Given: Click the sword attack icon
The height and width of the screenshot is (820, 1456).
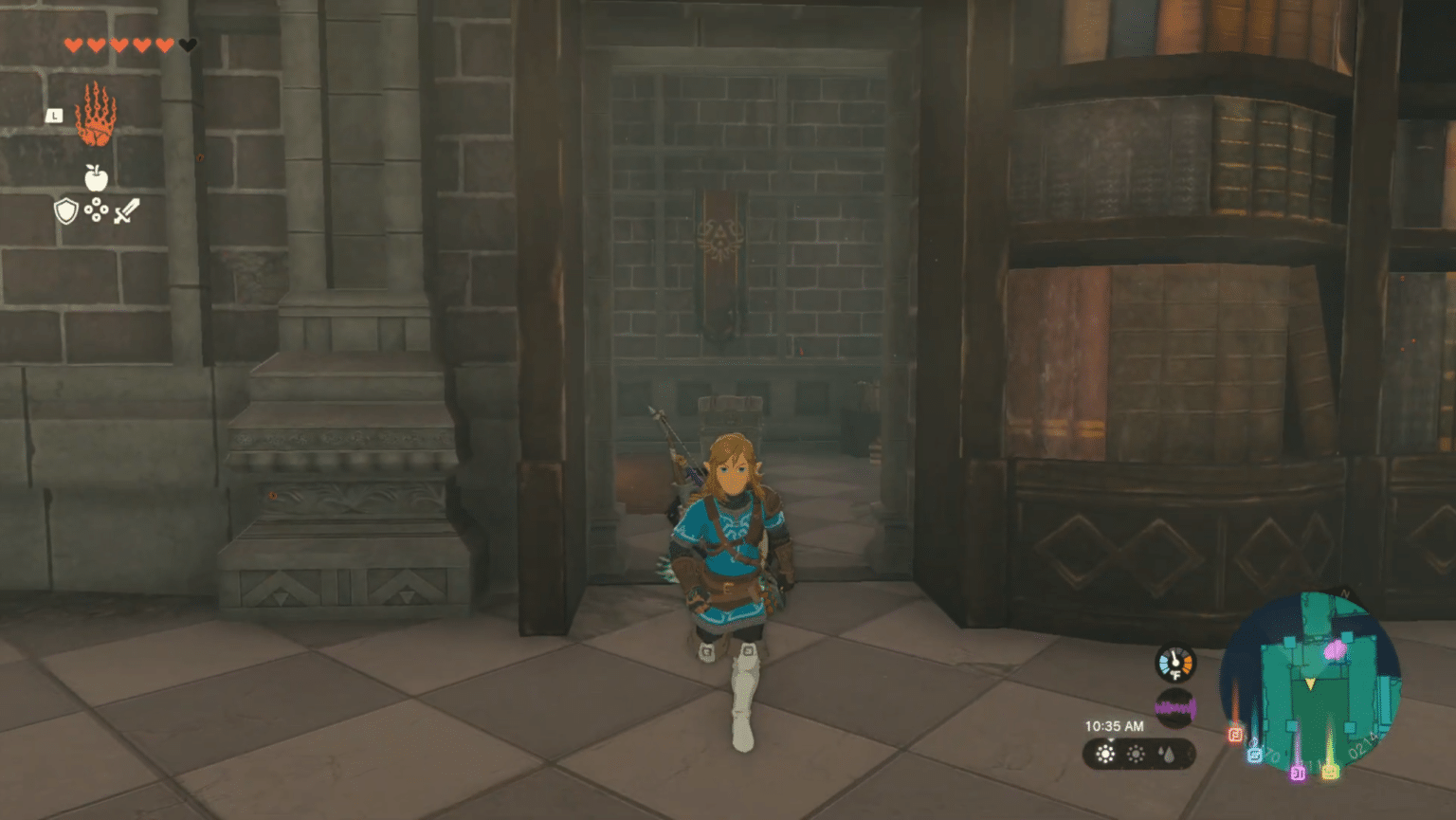Looking at the screenshot, I should point(127,210).
